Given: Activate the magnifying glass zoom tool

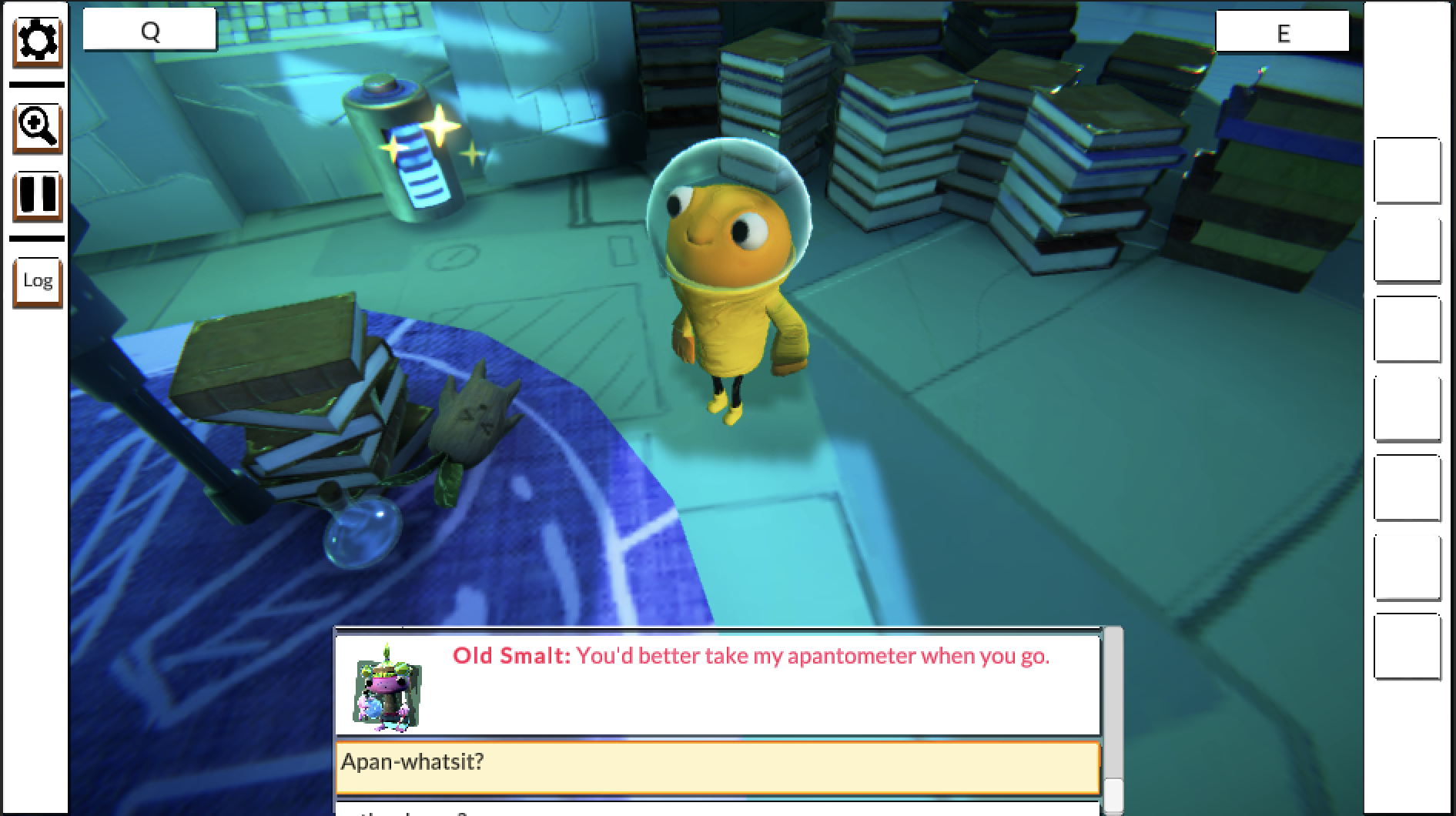Looking at the screenshot, I should [x=37, y=126].
